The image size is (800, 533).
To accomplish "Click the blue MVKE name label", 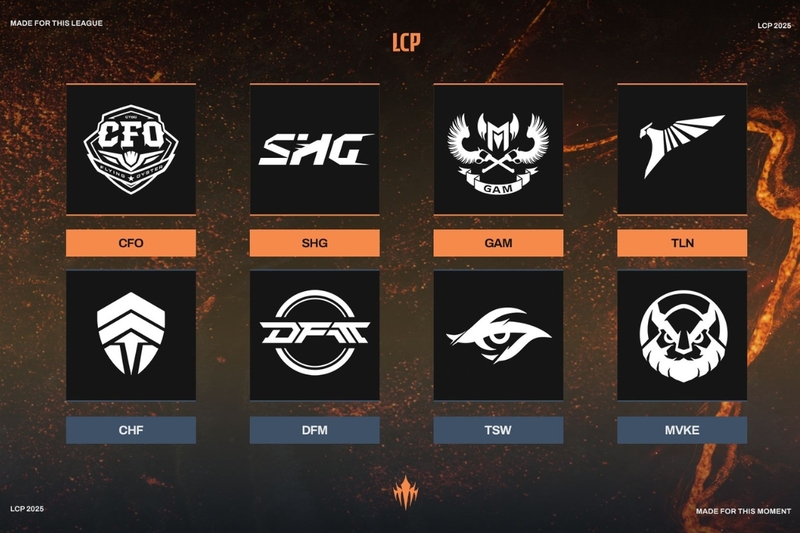I will pyautogui.click(x=682, y=430).
